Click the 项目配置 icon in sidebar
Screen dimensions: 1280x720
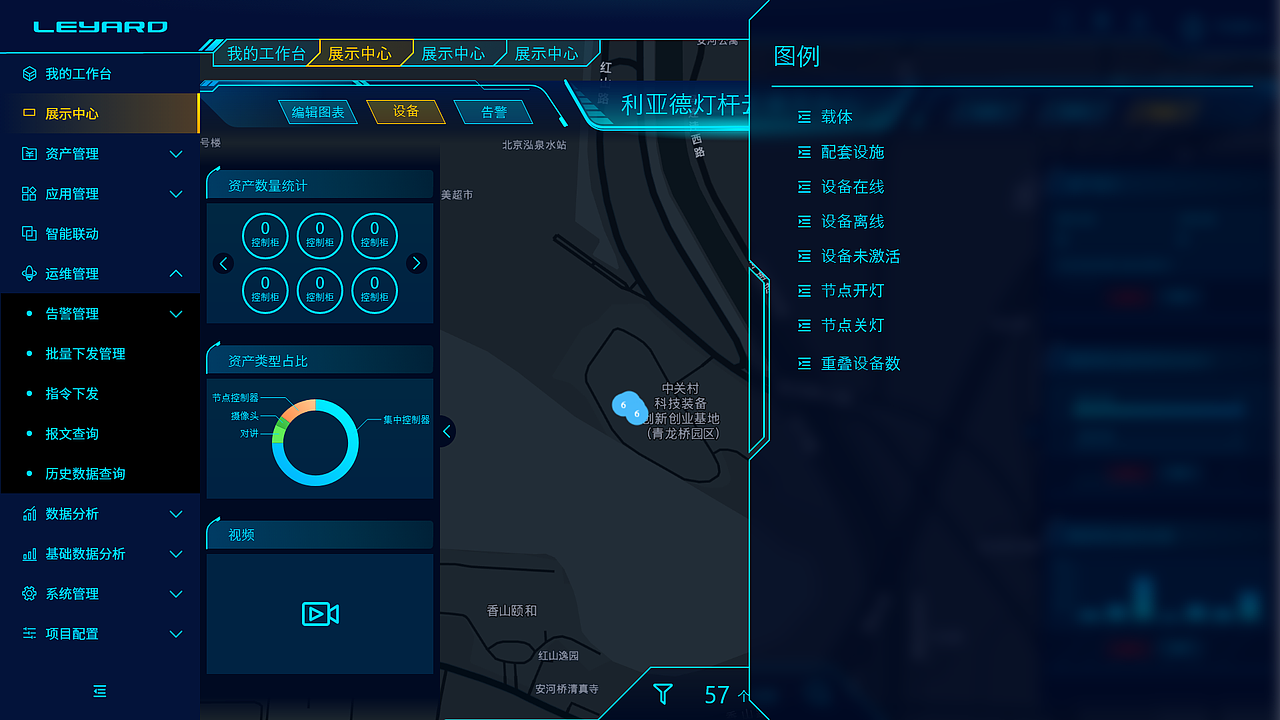click(x=28, y=633)
